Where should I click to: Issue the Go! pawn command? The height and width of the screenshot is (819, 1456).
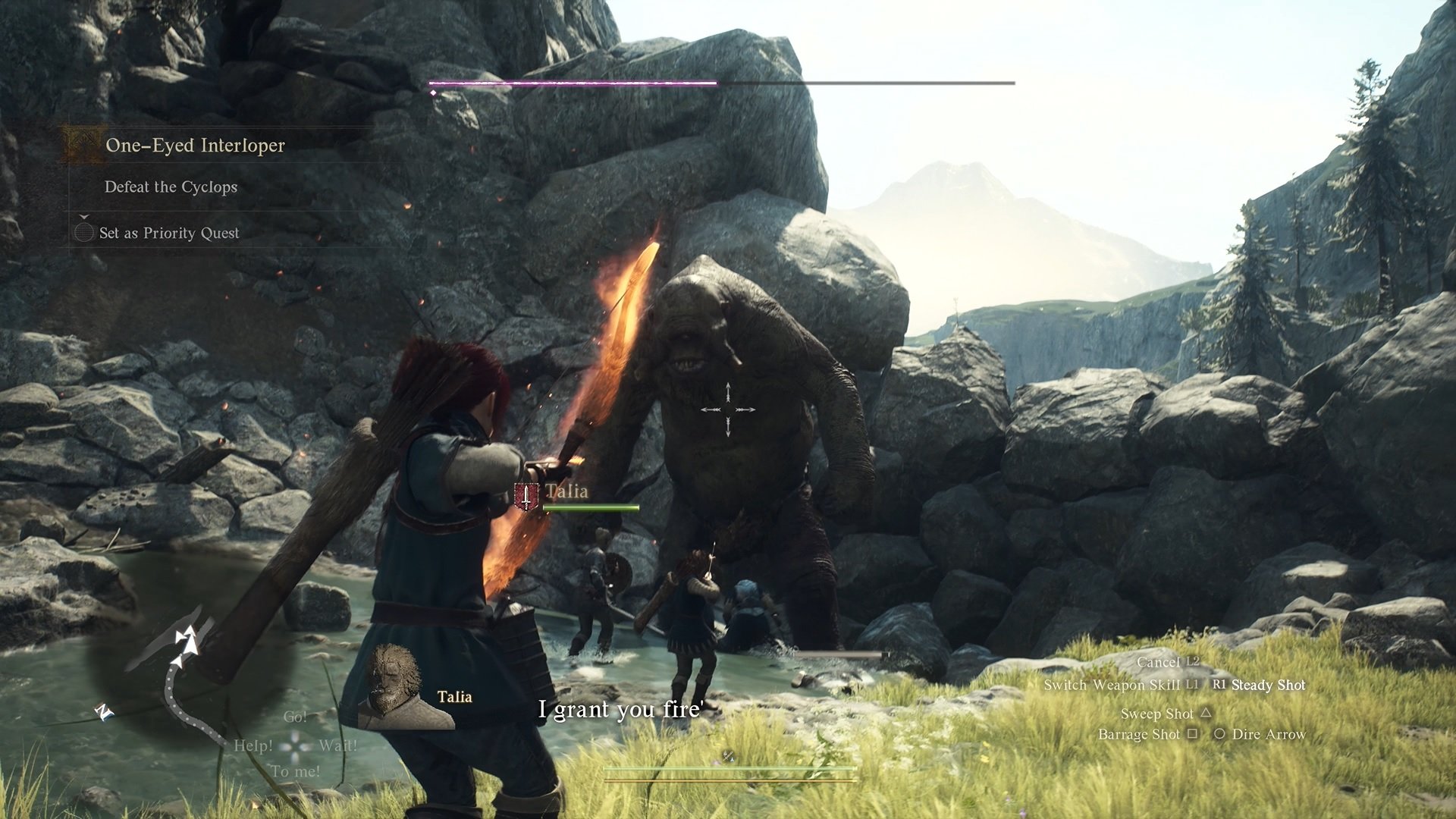point(295,717)
